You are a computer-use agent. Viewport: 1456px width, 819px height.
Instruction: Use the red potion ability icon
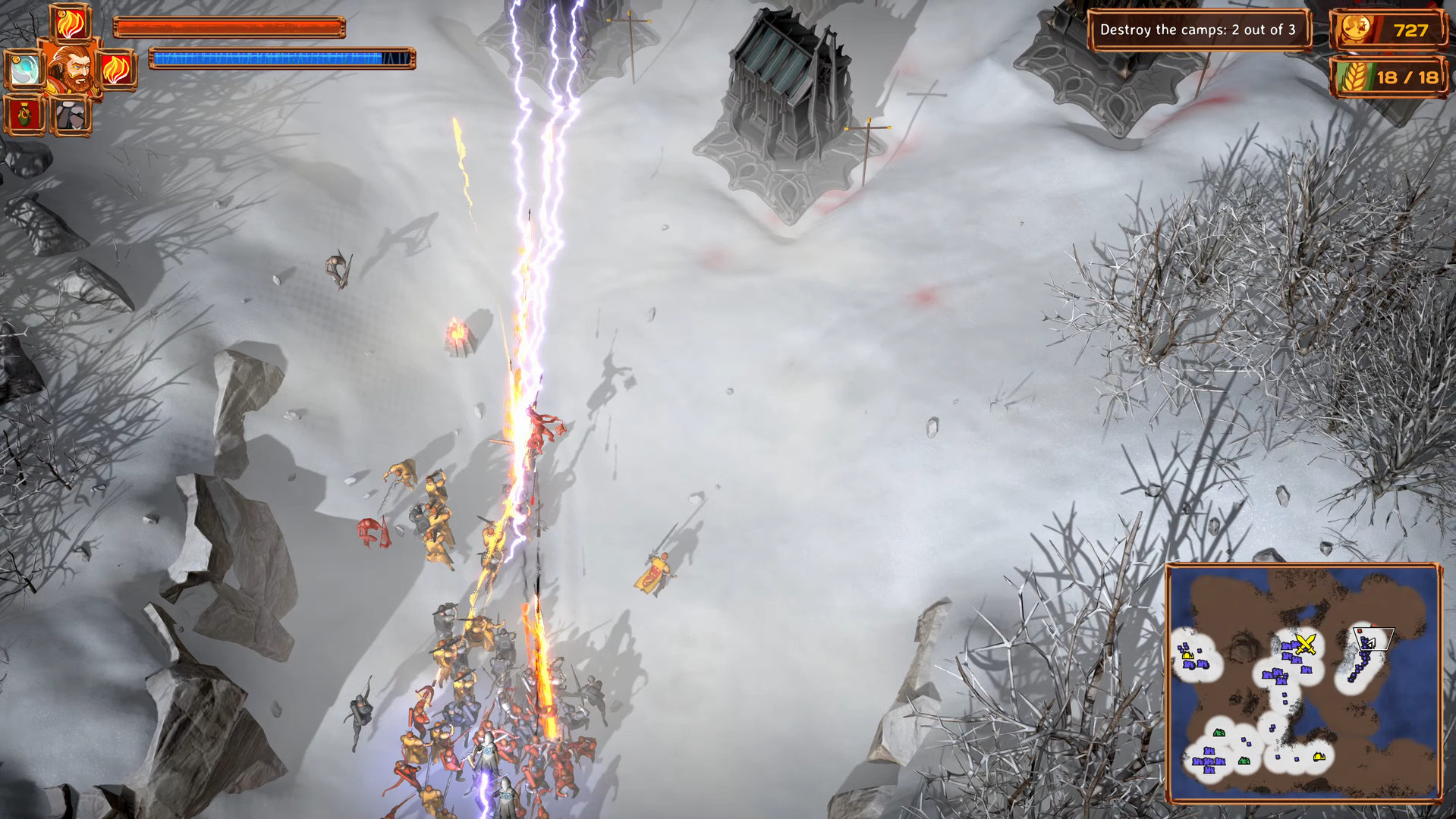24,116
